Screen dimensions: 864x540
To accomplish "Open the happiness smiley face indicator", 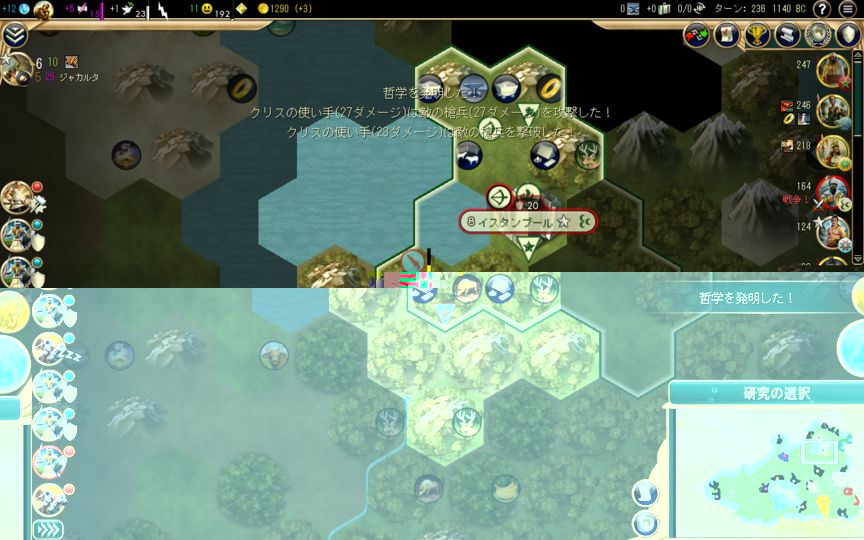I will click(x=207, y=9).
